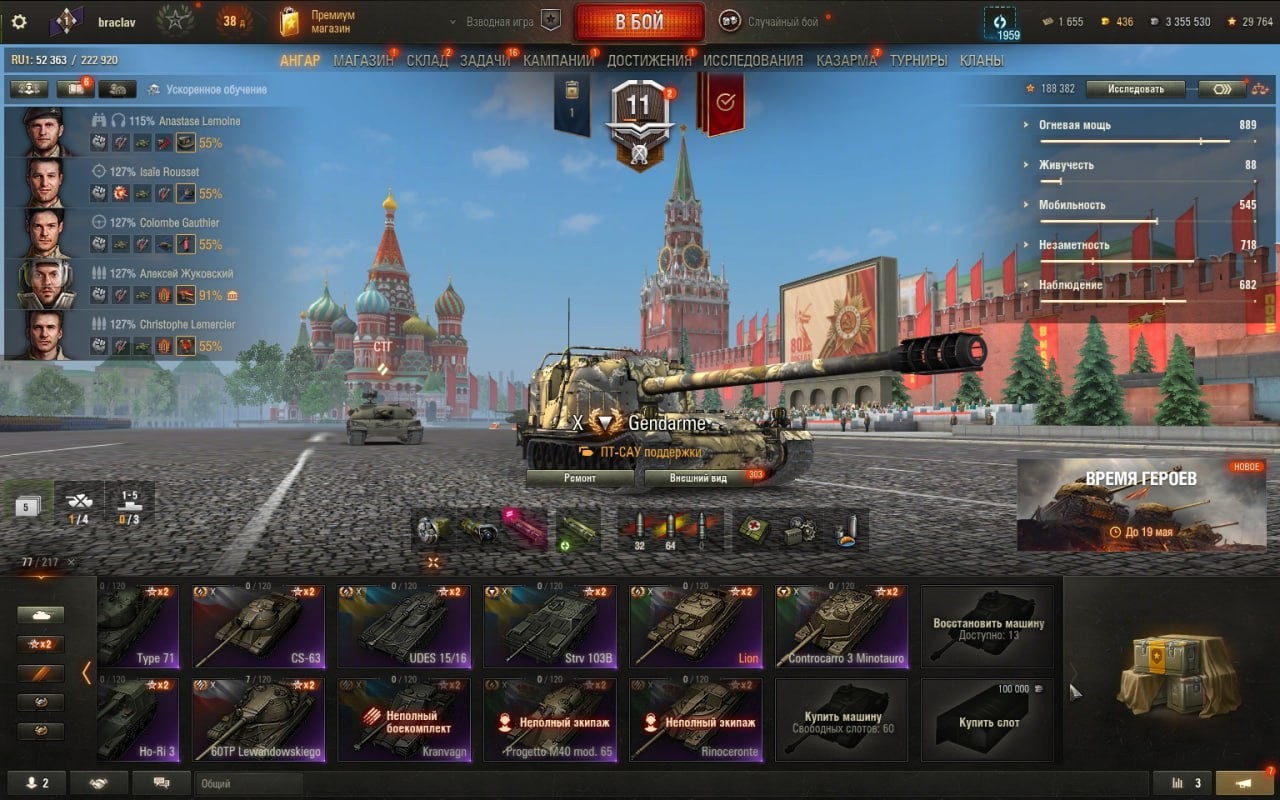Open the Восстановить машину tile
Image resolution: width=1280 pixels, height=800 pixels.
tap(988, 627)
